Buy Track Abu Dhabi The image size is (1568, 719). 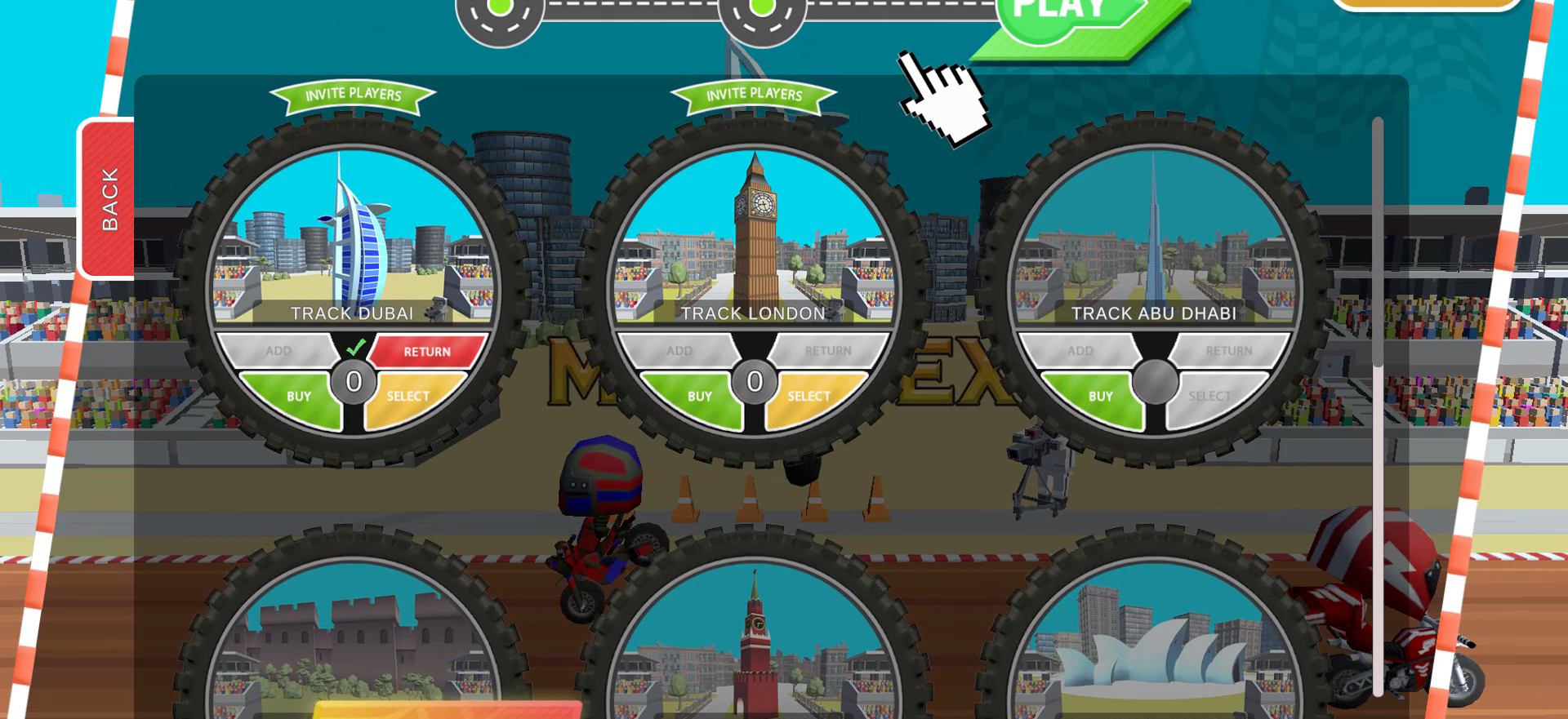(1102, 394)
